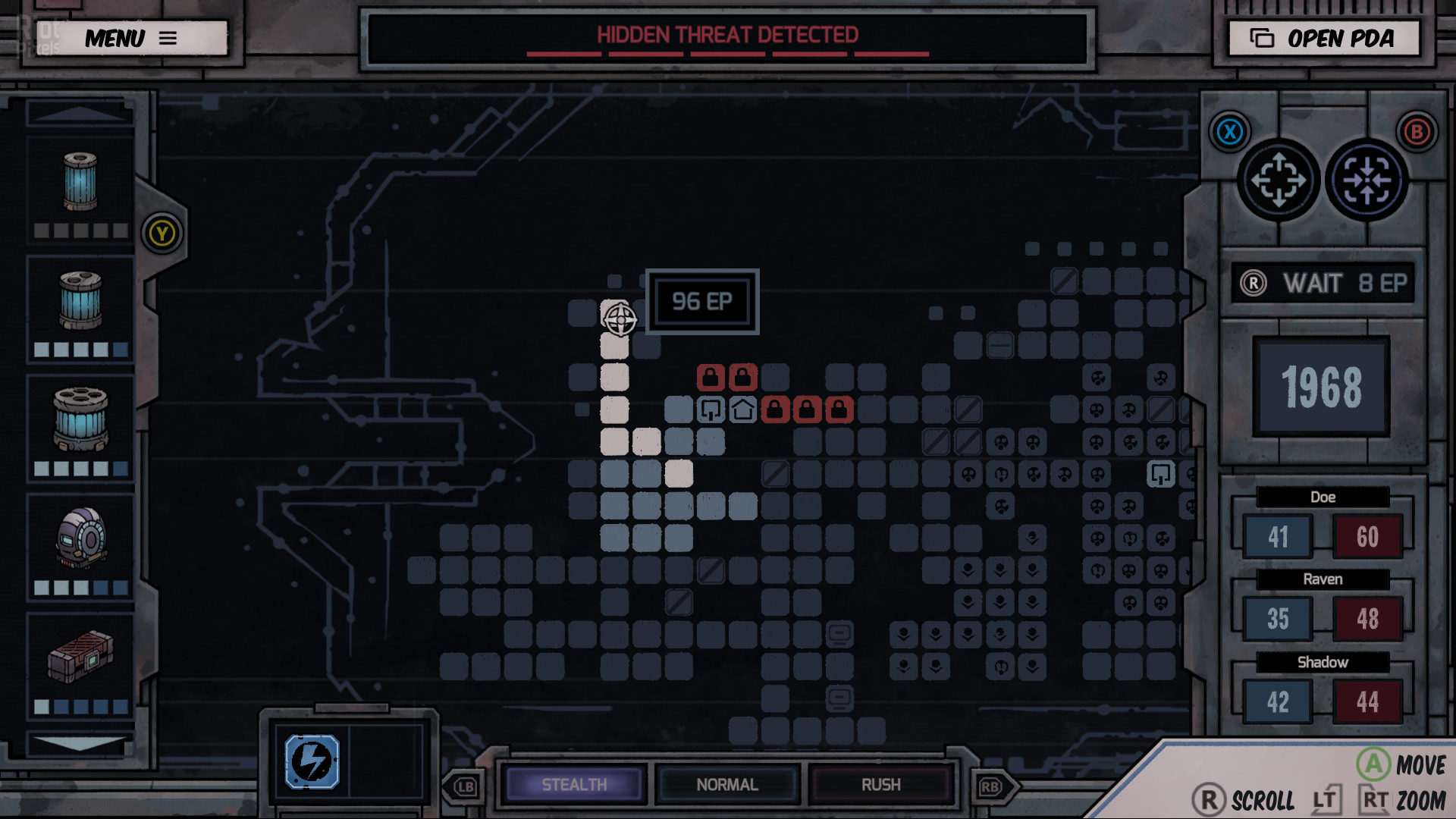The width and height of the screenshot is (1456, 819).
Task: Select the brown supply crate item
Action: 80,657
